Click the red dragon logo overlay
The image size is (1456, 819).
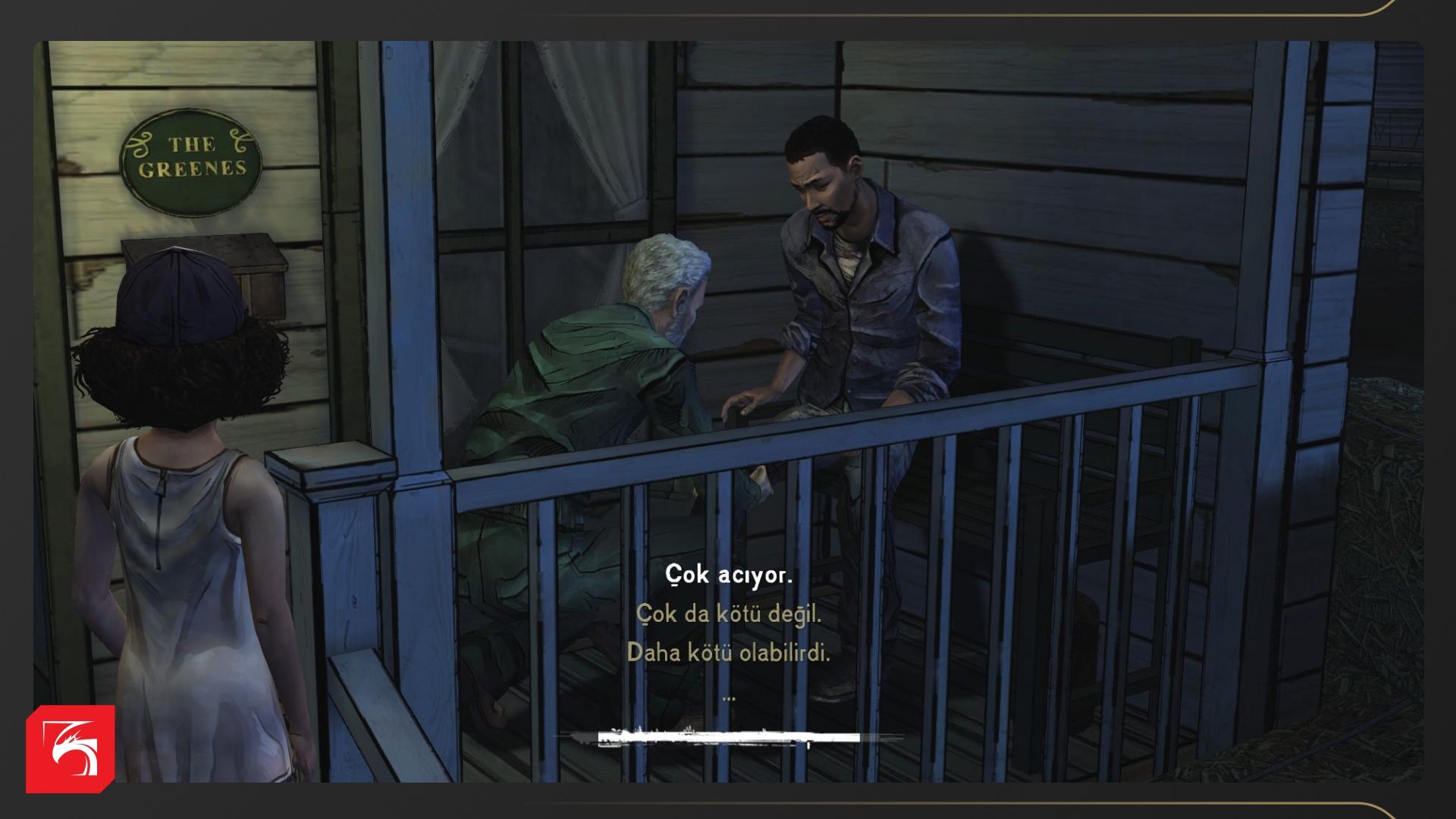[x=71, y=748]
